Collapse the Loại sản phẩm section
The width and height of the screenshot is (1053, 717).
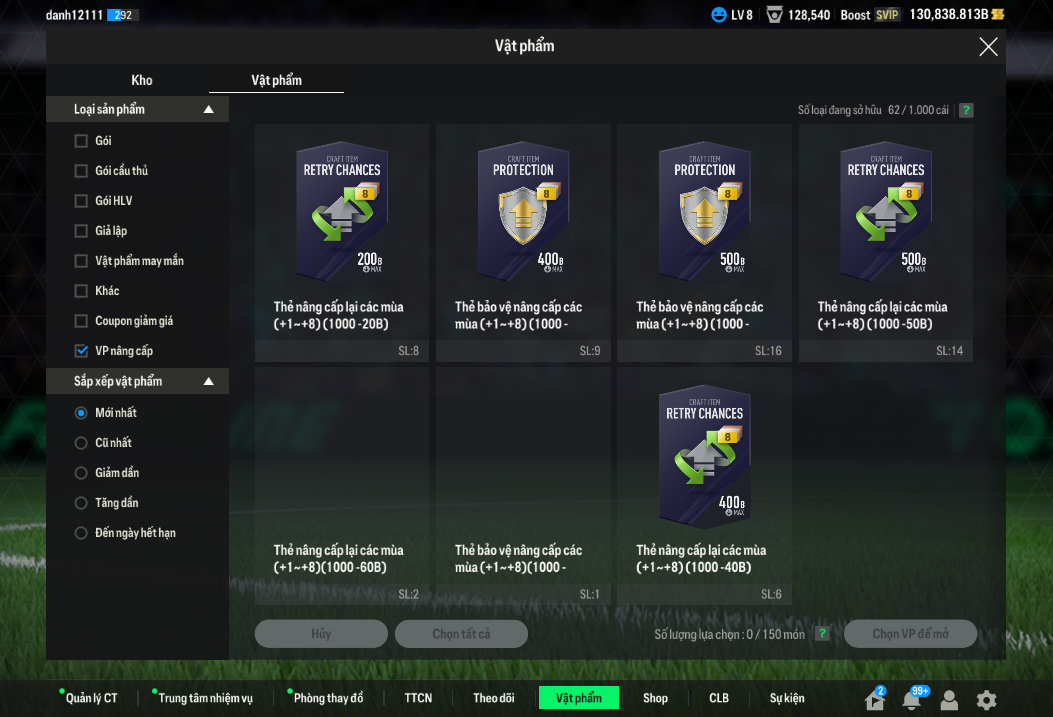click(x=208, y=109)
